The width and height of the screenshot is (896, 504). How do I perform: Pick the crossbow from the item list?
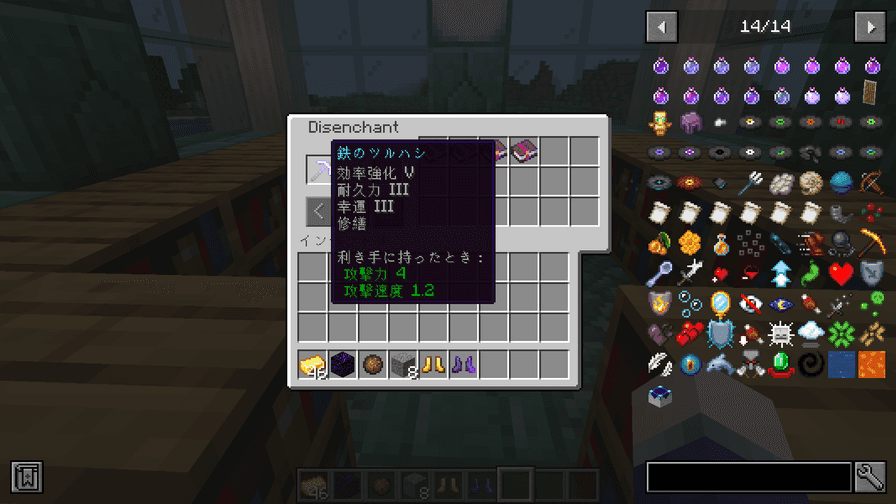coord(871,183)
